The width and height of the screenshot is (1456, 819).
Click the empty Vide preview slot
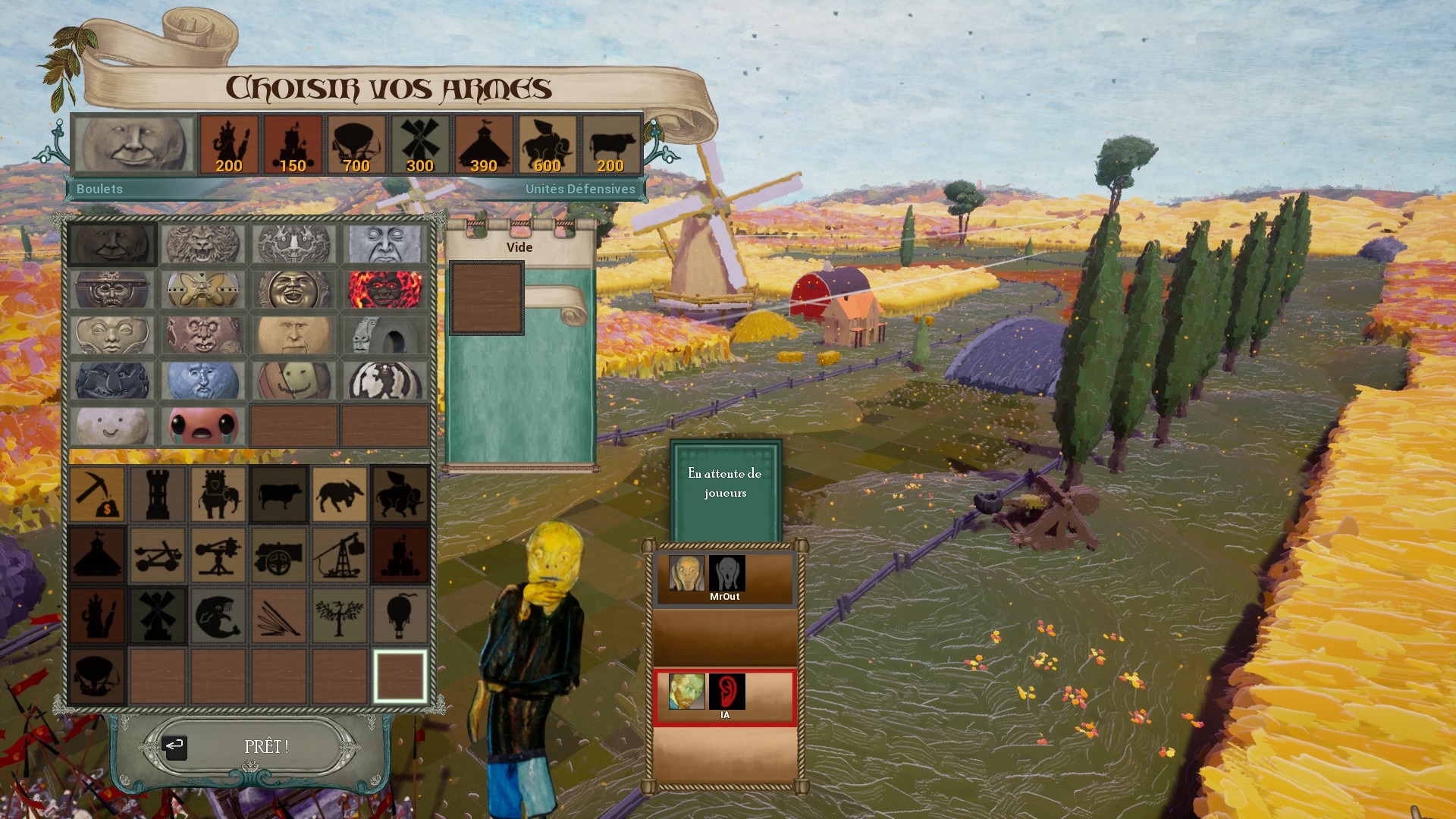487,298
